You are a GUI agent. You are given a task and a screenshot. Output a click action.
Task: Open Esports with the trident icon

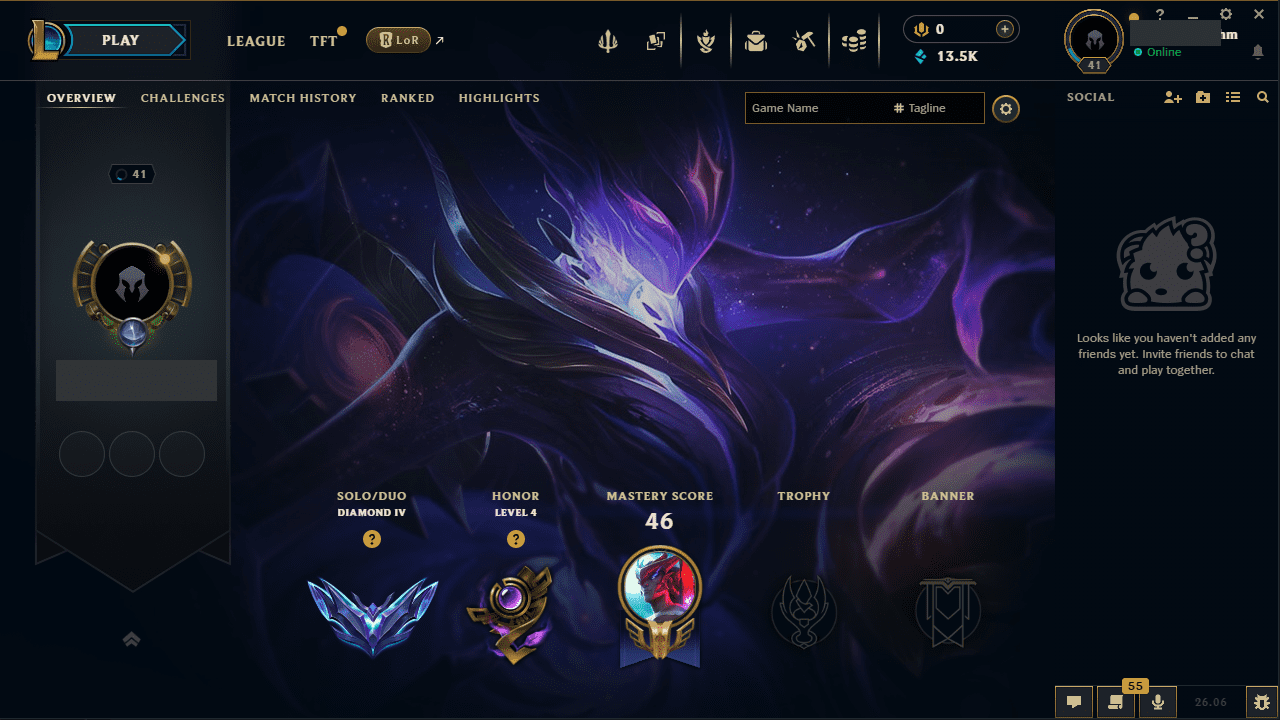[608, 41]
